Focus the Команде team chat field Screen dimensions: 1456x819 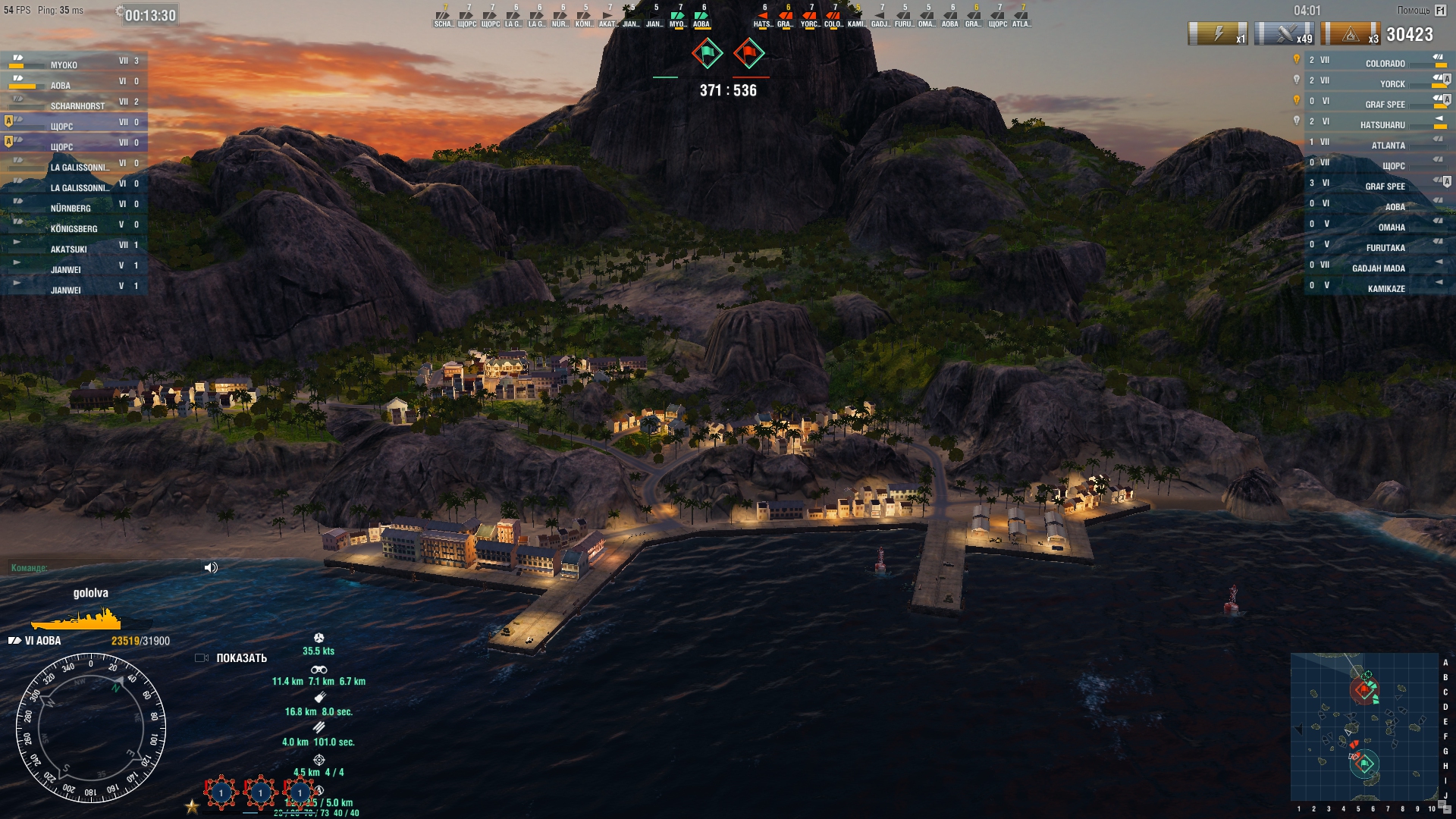pos(106,568)
